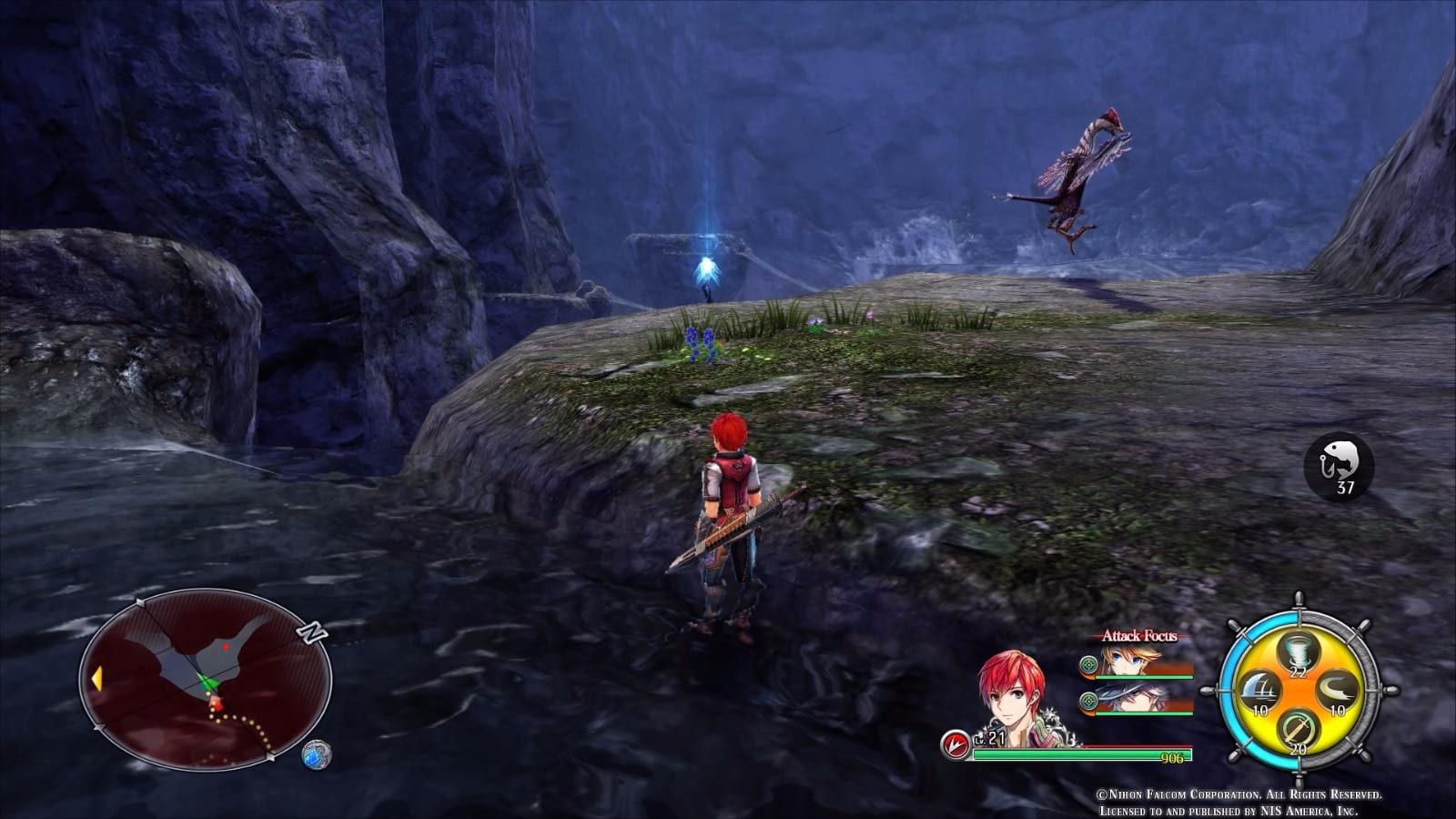1456x819 pixels.
Task: Click the pickaxe icon labeled 20
Action: [1298, 728]
